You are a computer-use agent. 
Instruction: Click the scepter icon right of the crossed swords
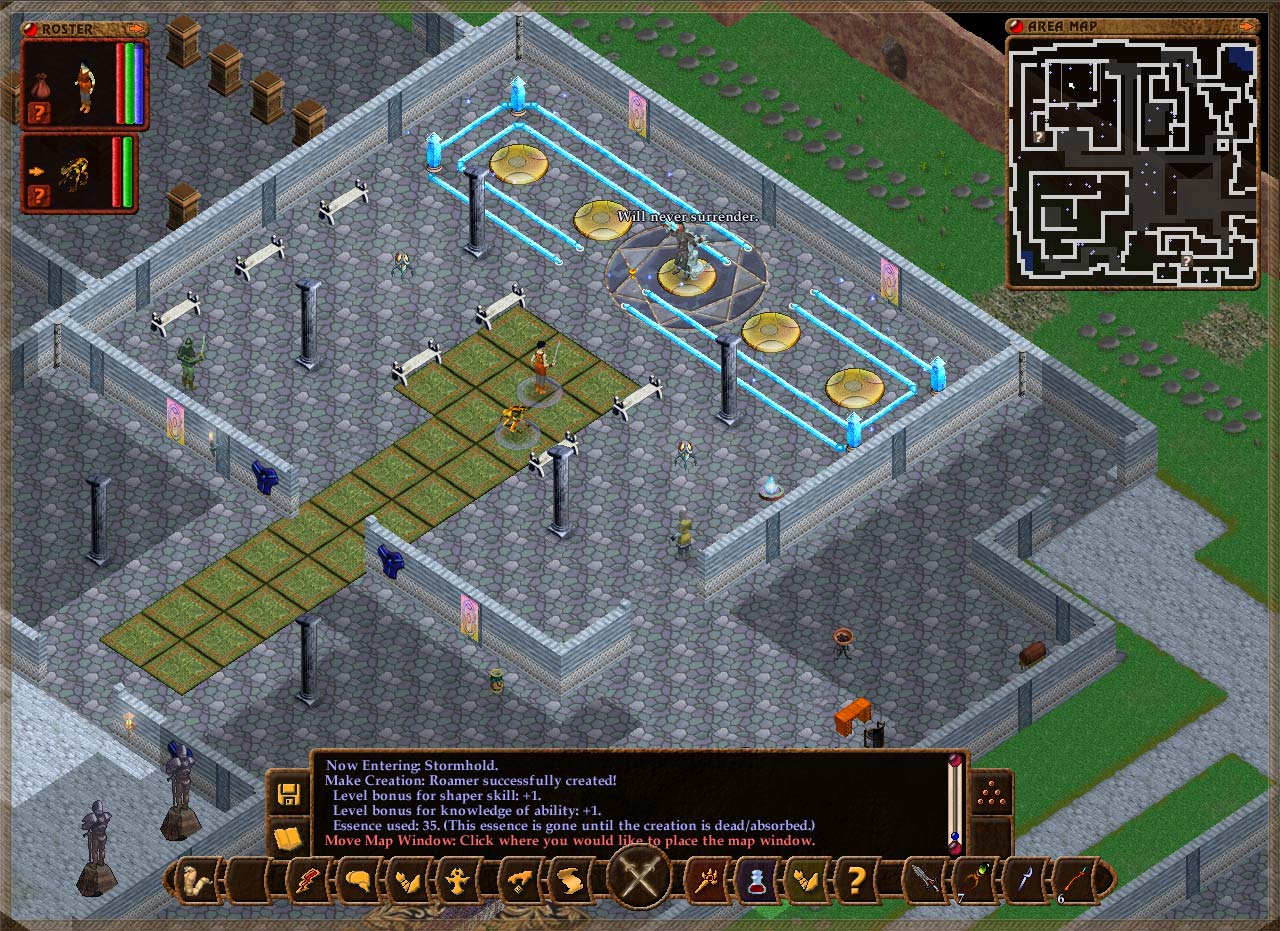707,881
